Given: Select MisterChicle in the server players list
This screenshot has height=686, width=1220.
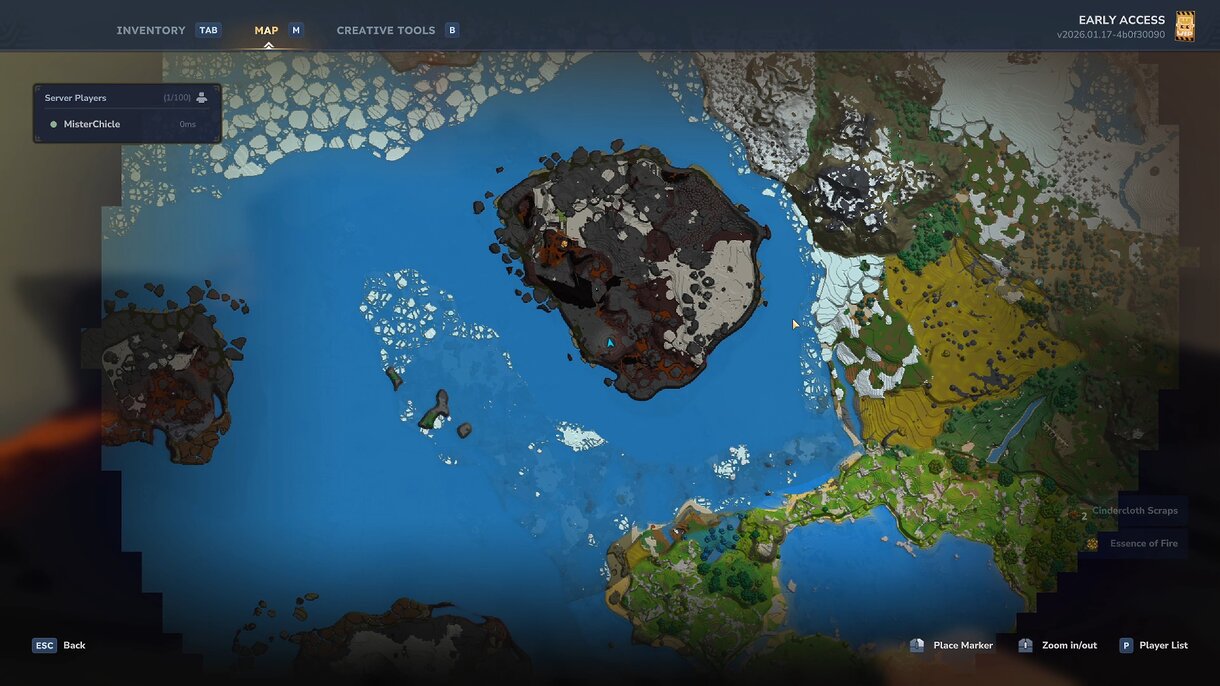Looking at the screenshot, I should pyautogui.click(x=92, y=124).
